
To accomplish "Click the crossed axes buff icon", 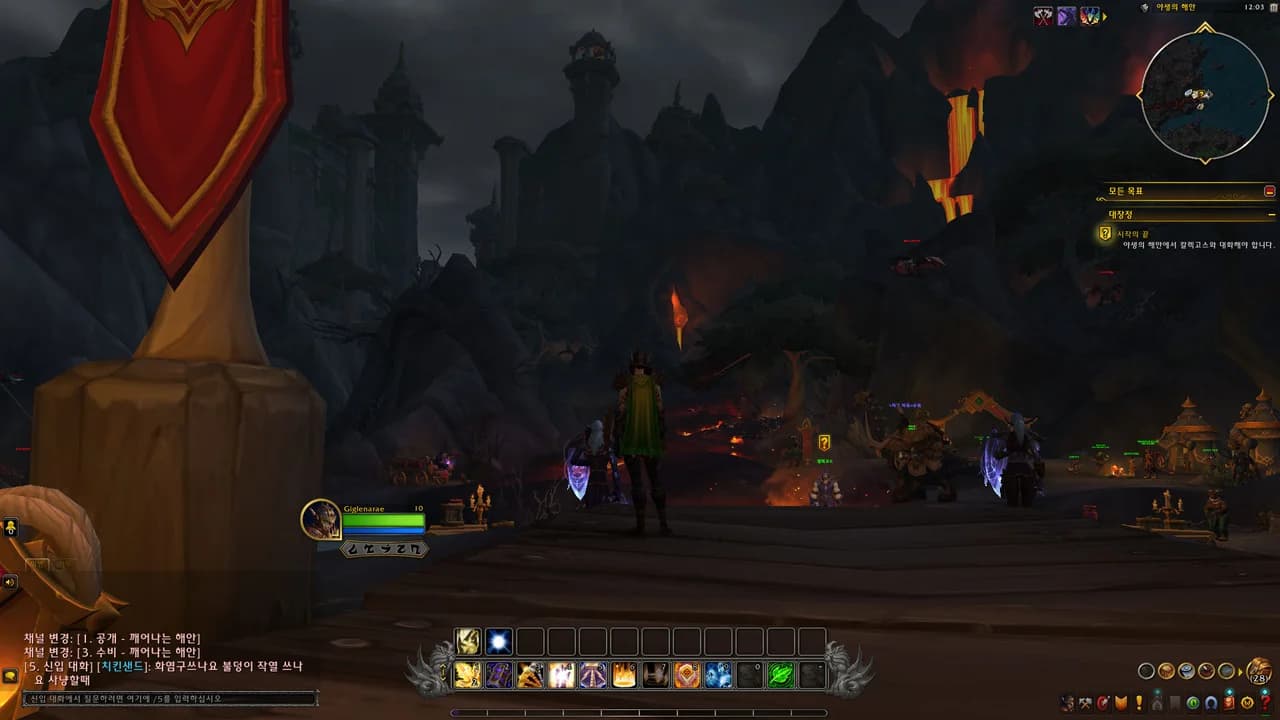I will point(1043,16).
